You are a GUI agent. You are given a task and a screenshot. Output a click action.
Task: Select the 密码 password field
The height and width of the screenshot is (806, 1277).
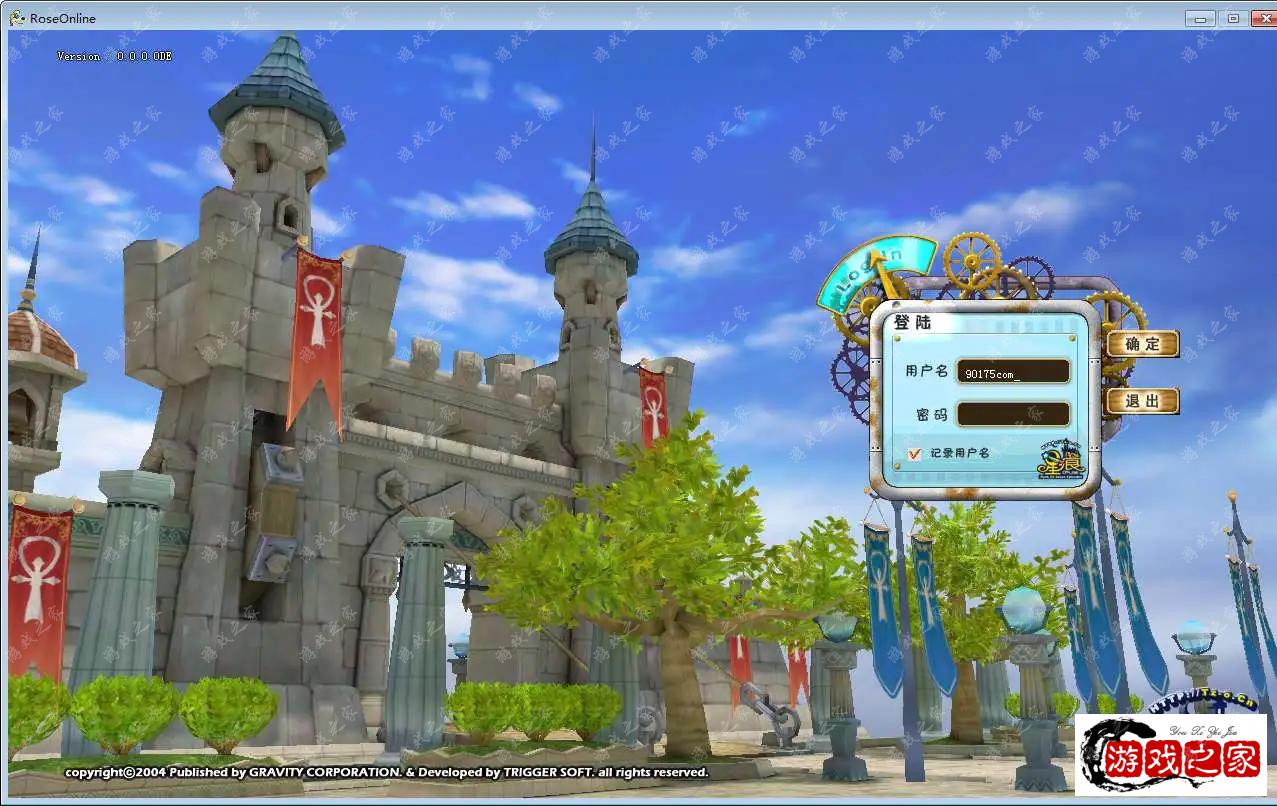pos(1012,414)
